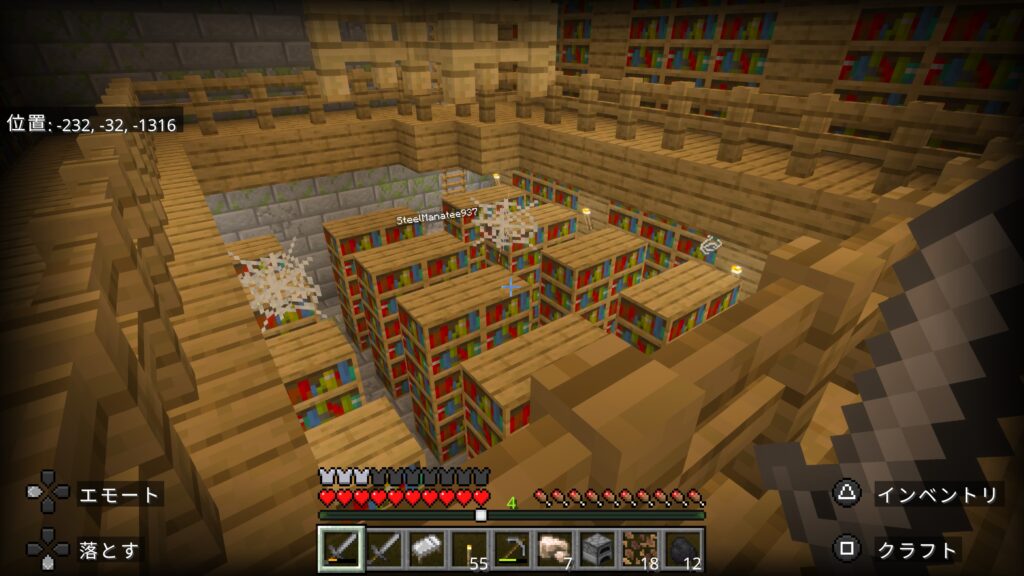Select the damaged sword in the highlighted slot
Viewport: 1024px width, 576px height.
[341, 548]
